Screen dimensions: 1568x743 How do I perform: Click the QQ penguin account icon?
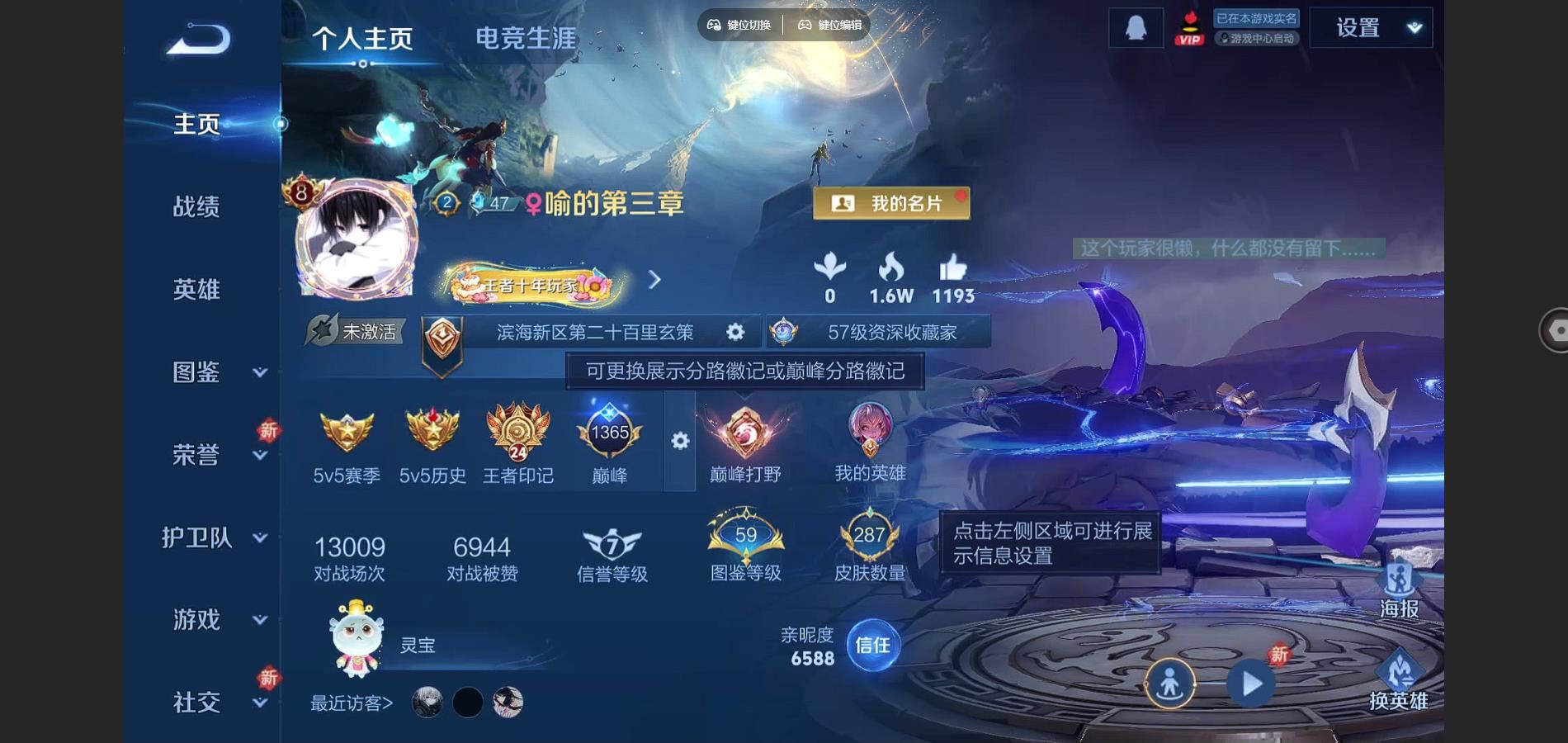(x=1136, y=26)
